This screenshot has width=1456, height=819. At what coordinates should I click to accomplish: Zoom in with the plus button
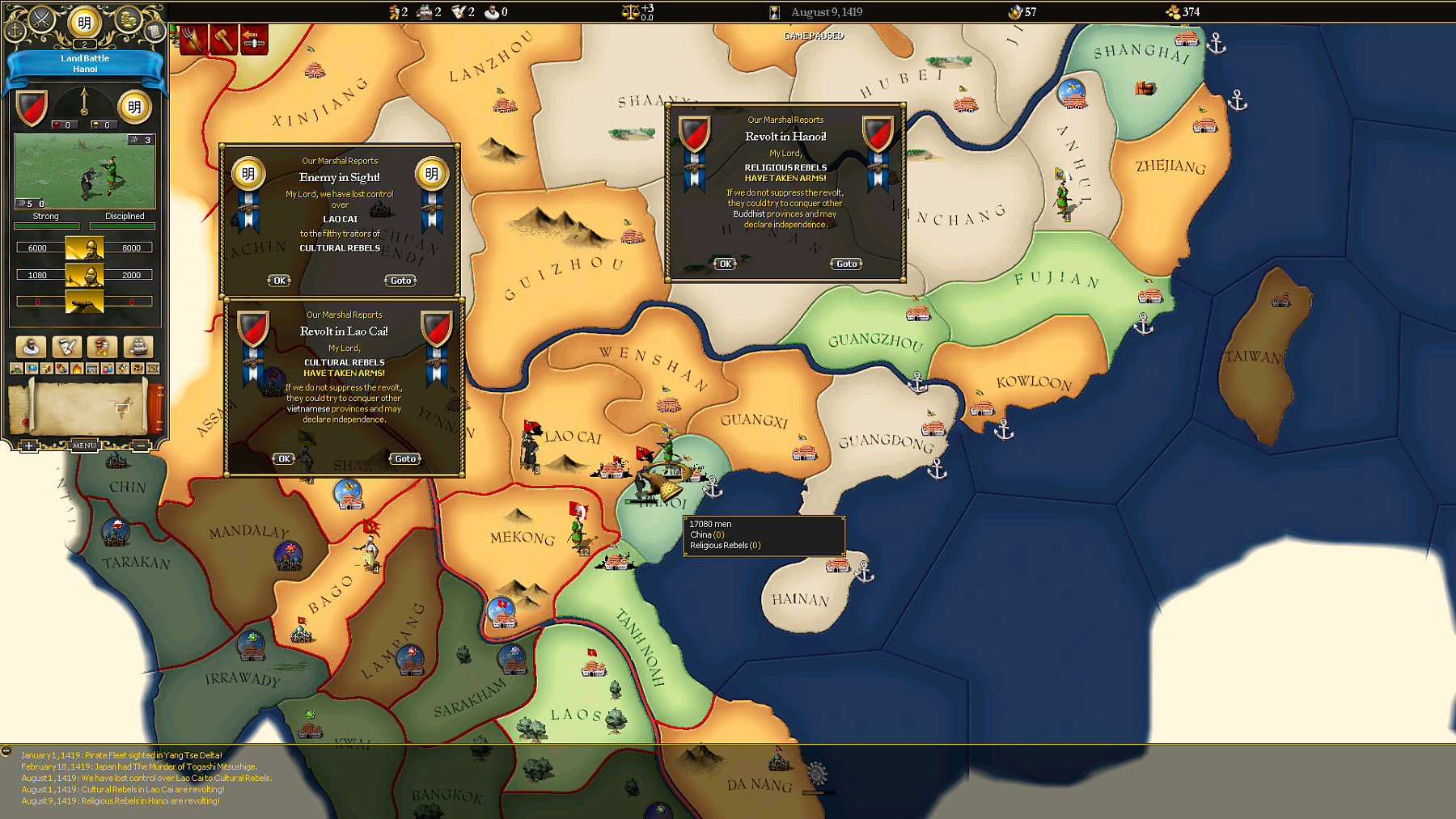(29, 445)
